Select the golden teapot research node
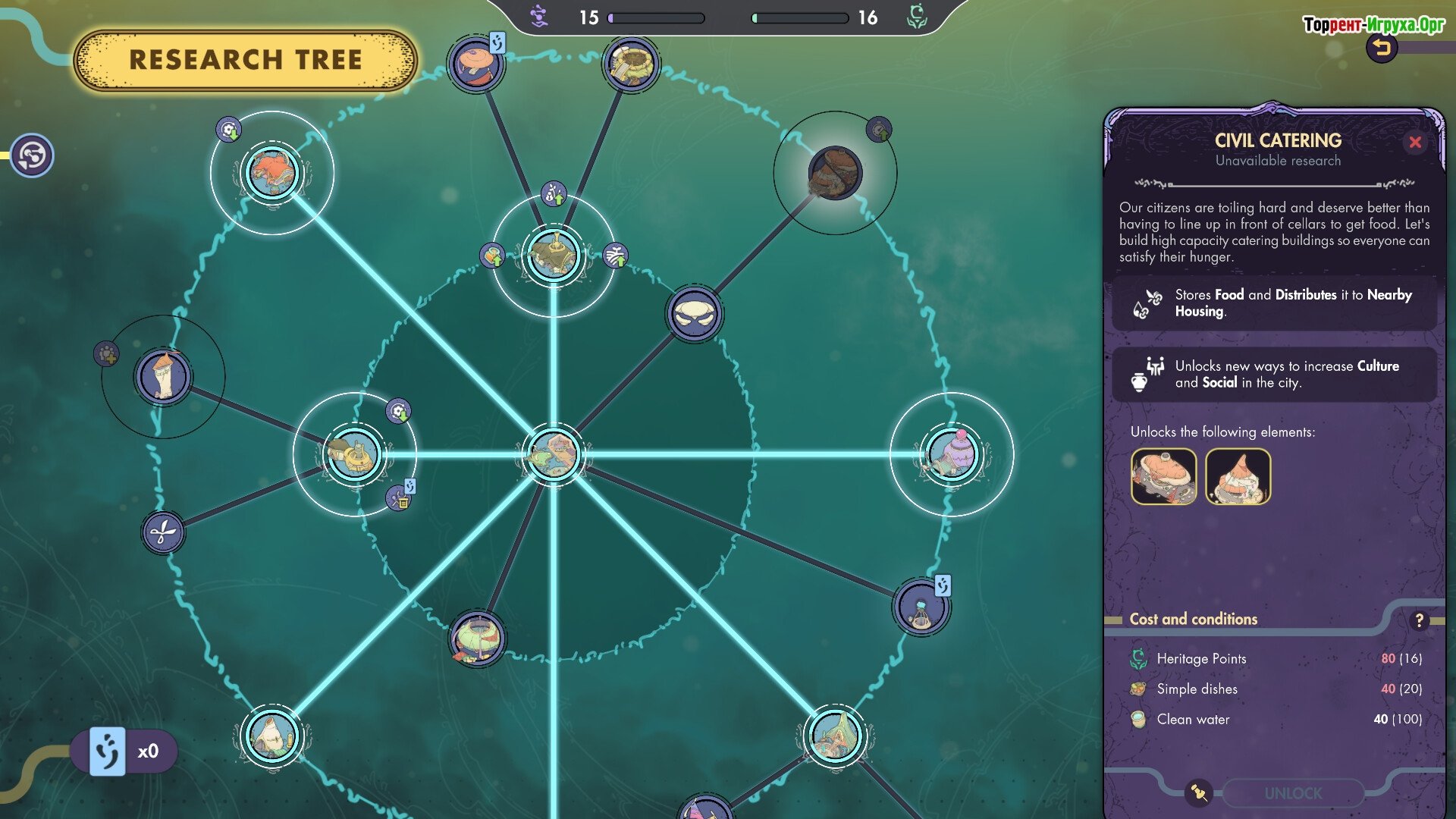 pyautogui.click(x=354, y=454)
